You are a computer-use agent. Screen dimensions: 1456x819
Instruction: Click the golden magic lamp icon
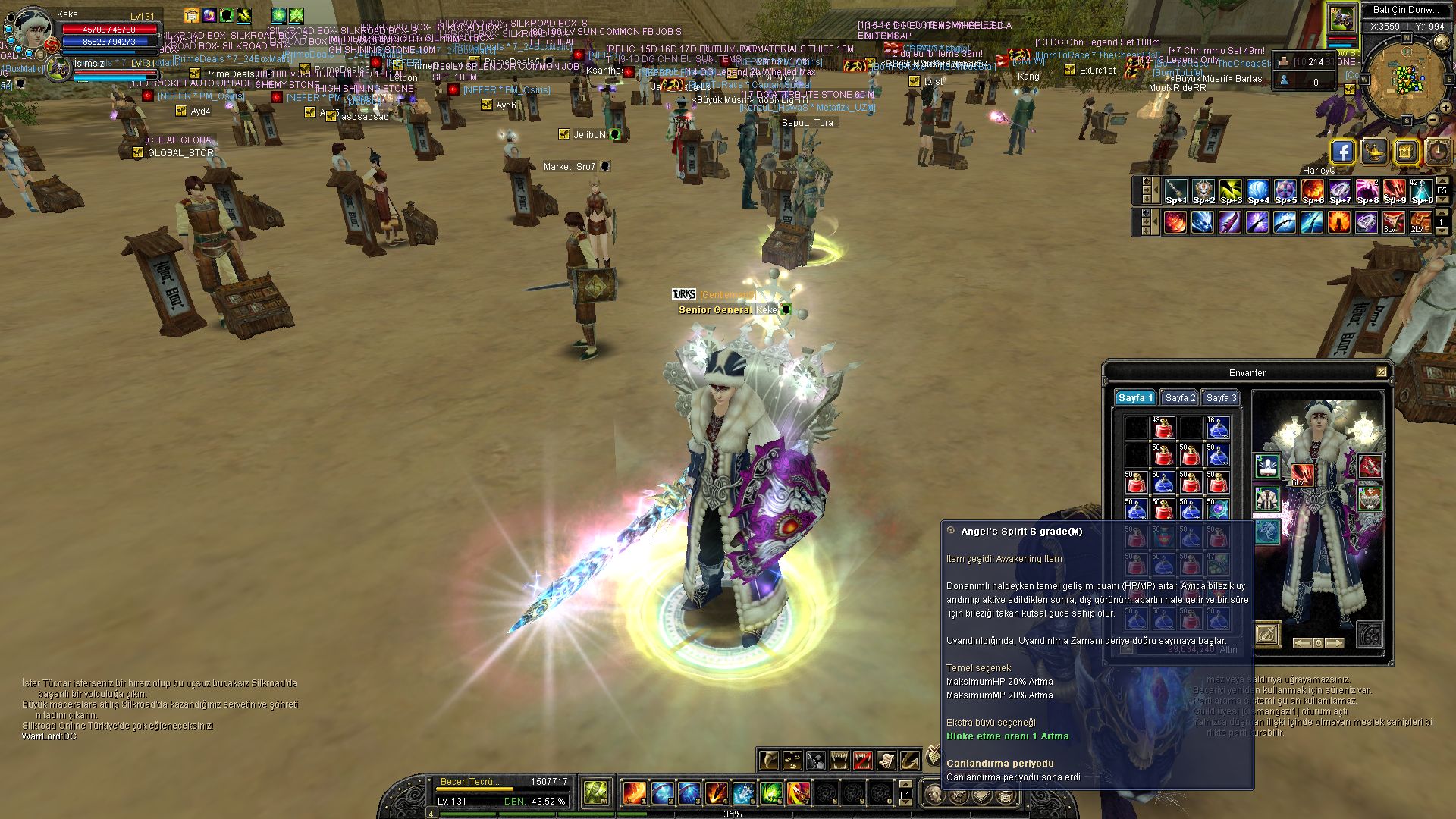(1374, 152)
